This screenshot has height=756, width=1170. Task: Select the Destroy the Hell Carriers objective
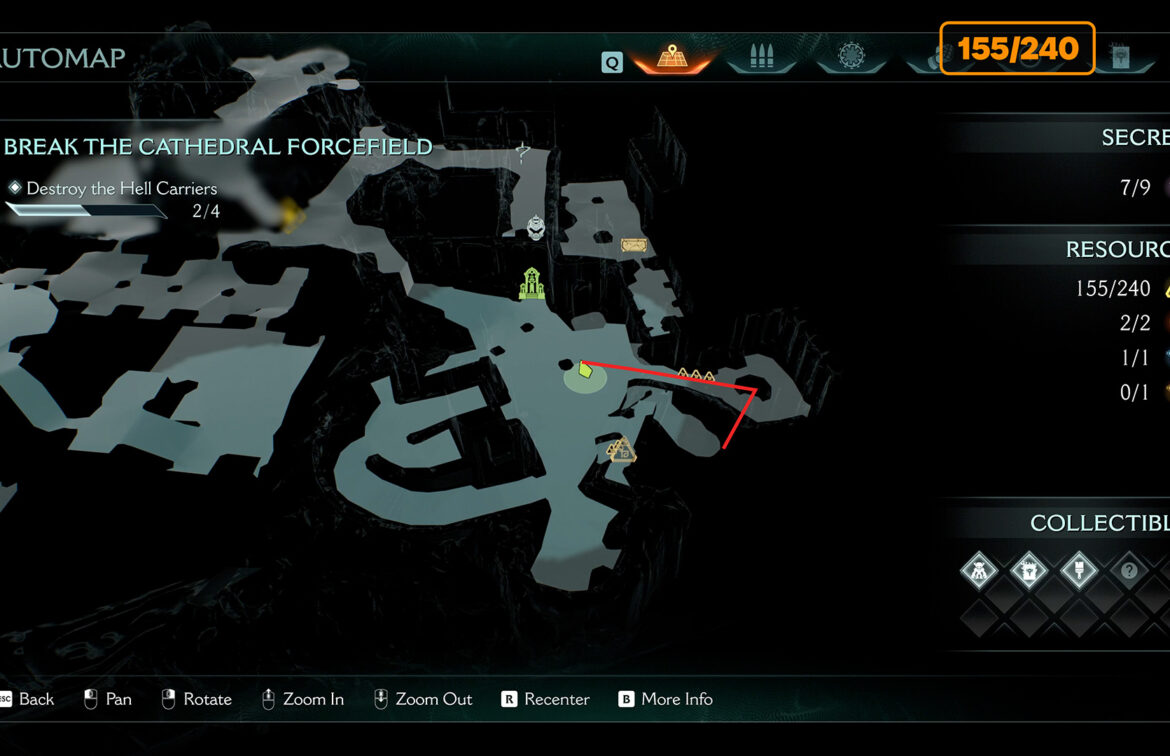(121, 188)
